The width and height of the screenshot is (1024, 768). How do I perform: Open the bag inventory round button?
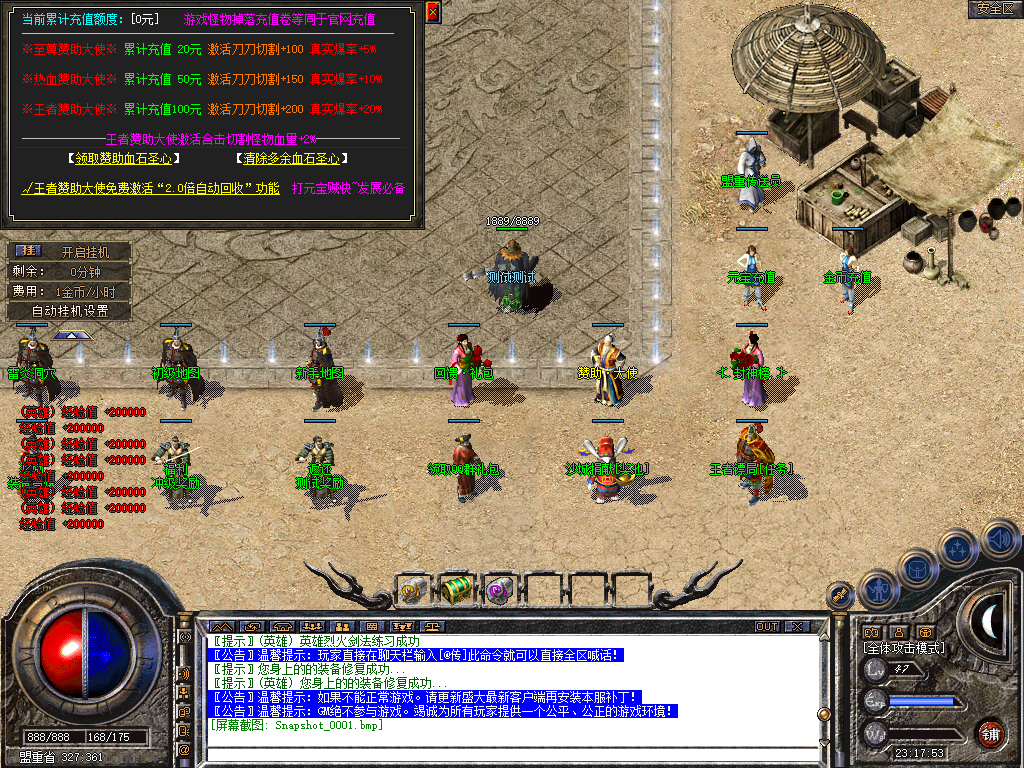(x=916, y=567)
